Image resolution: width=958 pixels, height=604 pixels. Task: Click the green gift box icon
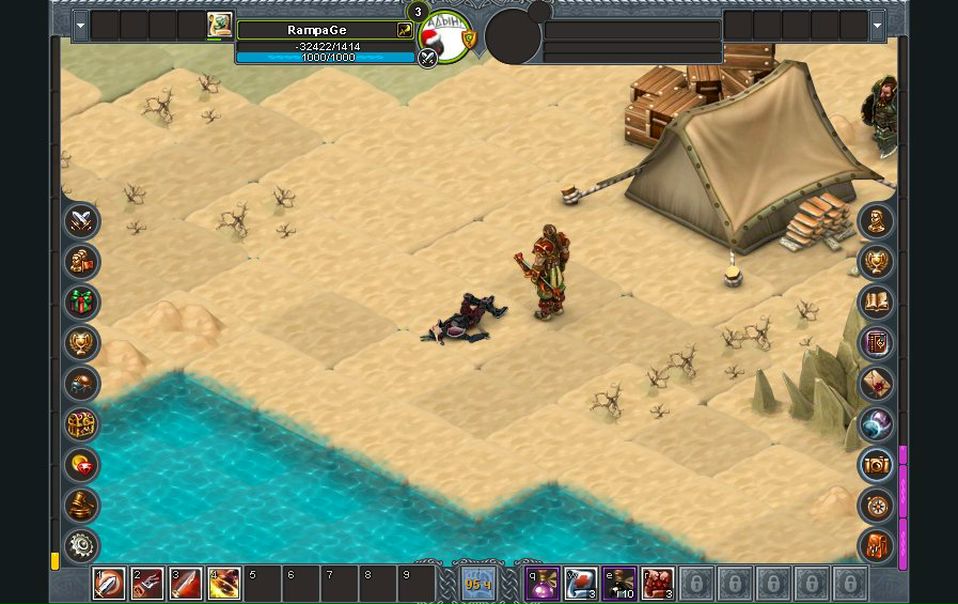[82, 302]
